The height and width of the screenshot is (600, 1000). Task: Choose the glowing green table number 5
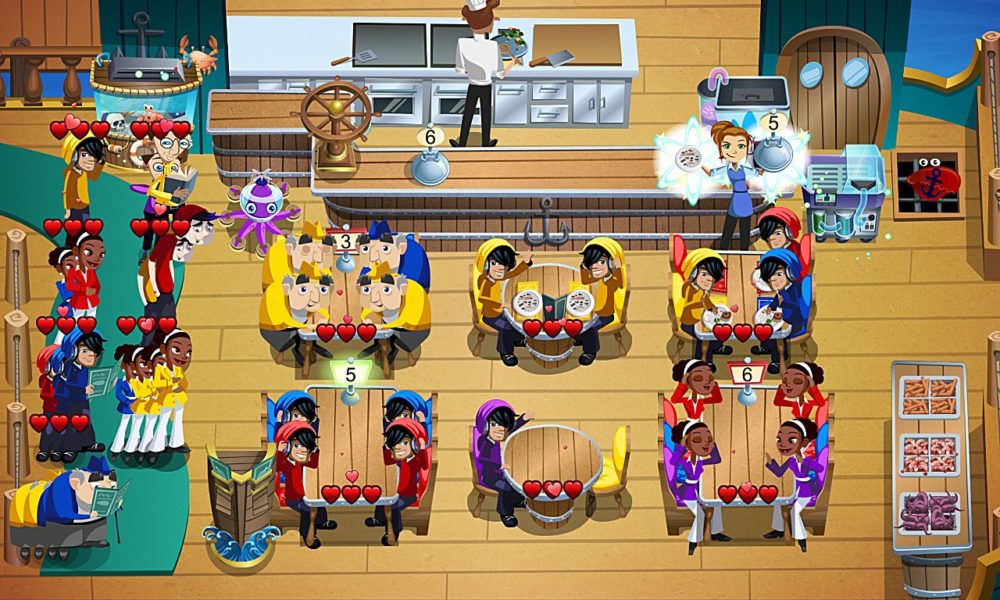point(350,375)
